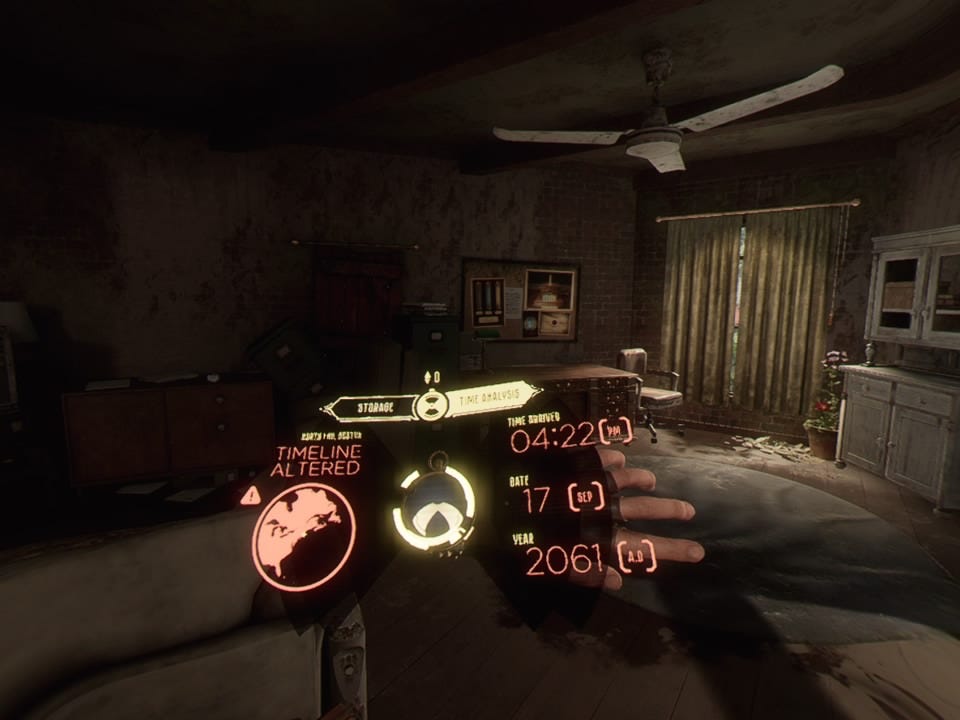Toggle the A.D. era bracket
The width and height of the screenshot is (960, 720).
[x=636, y=556]
